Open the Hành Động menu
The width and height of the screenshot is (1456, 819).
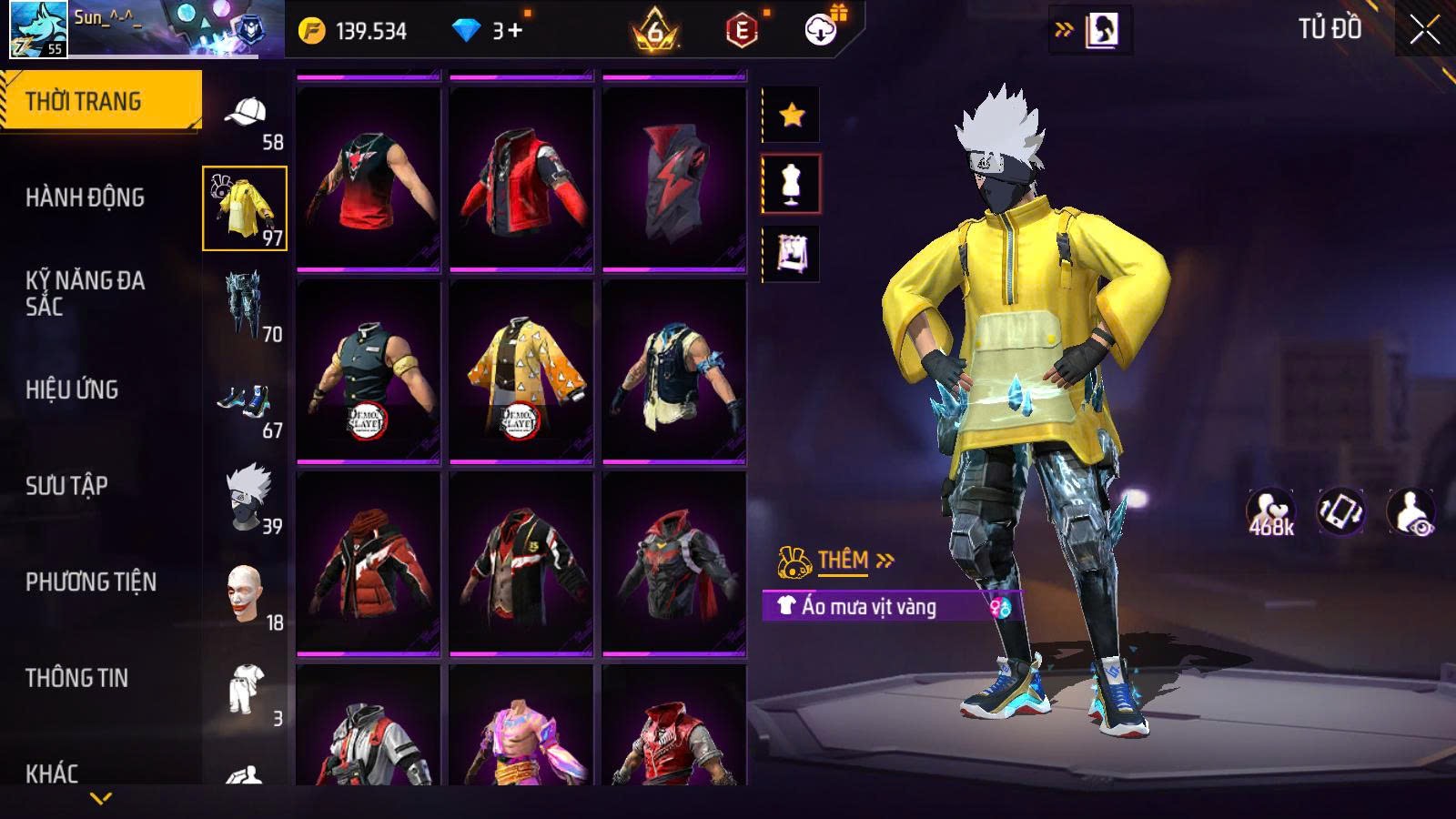[85, 197]
